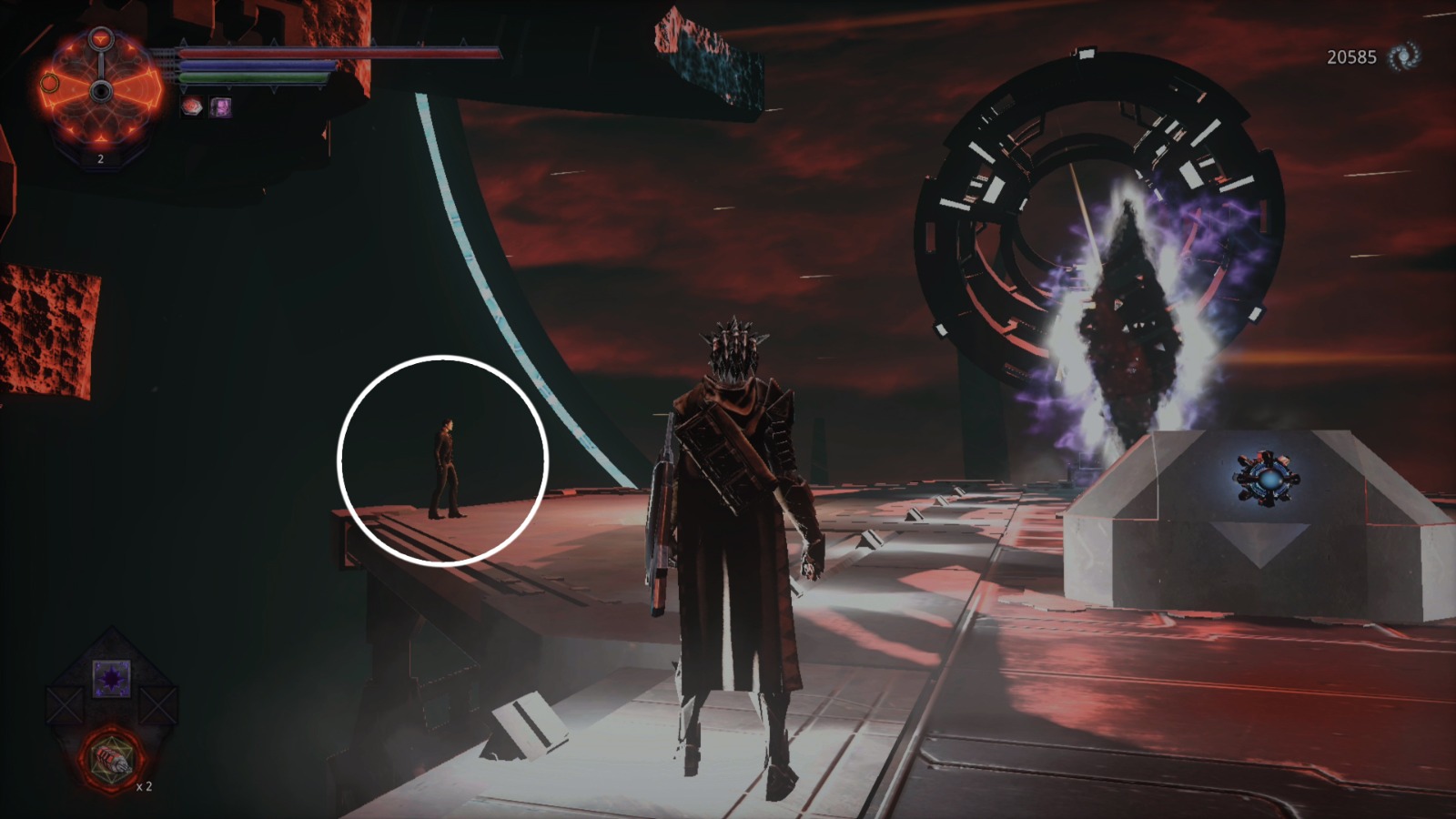The image size is (1456, 819).
Task: Toggle the right X-marked empty quick slot
Action: click(x=160, y=705)
